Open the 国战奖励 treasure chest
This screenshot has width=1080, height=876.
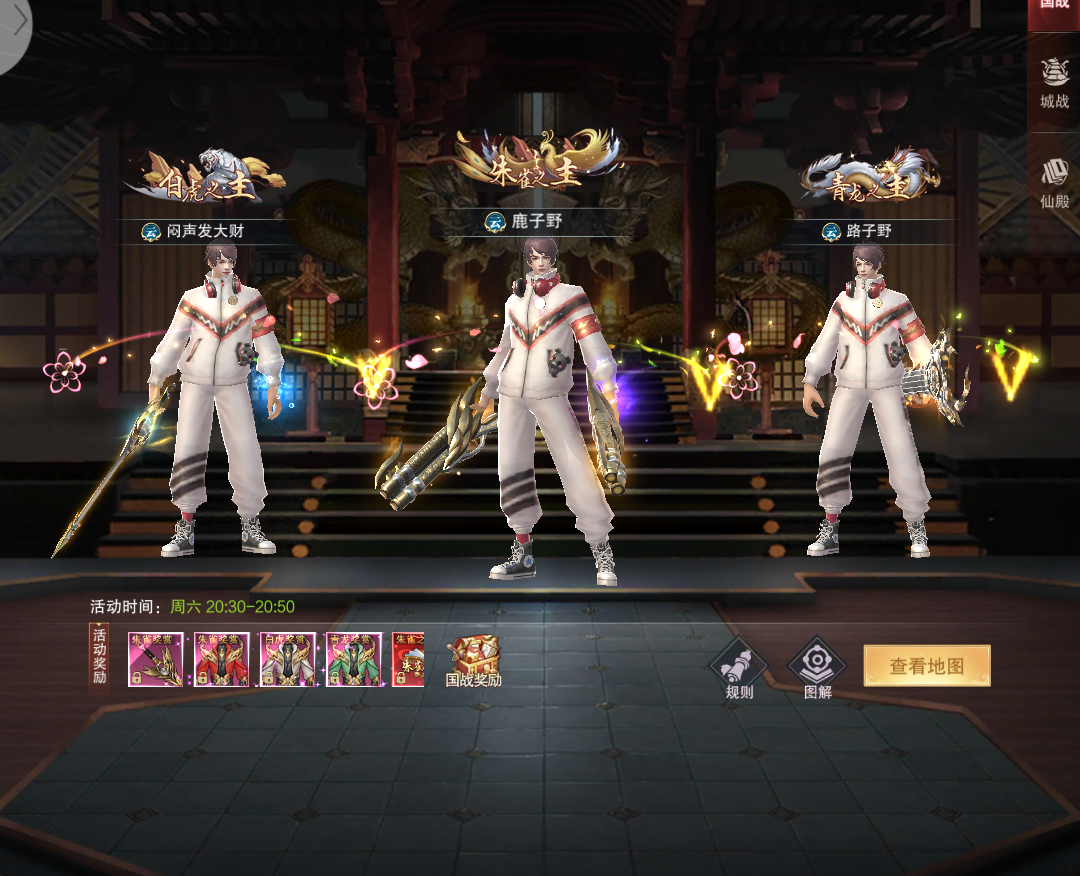[x=473, y=660]
